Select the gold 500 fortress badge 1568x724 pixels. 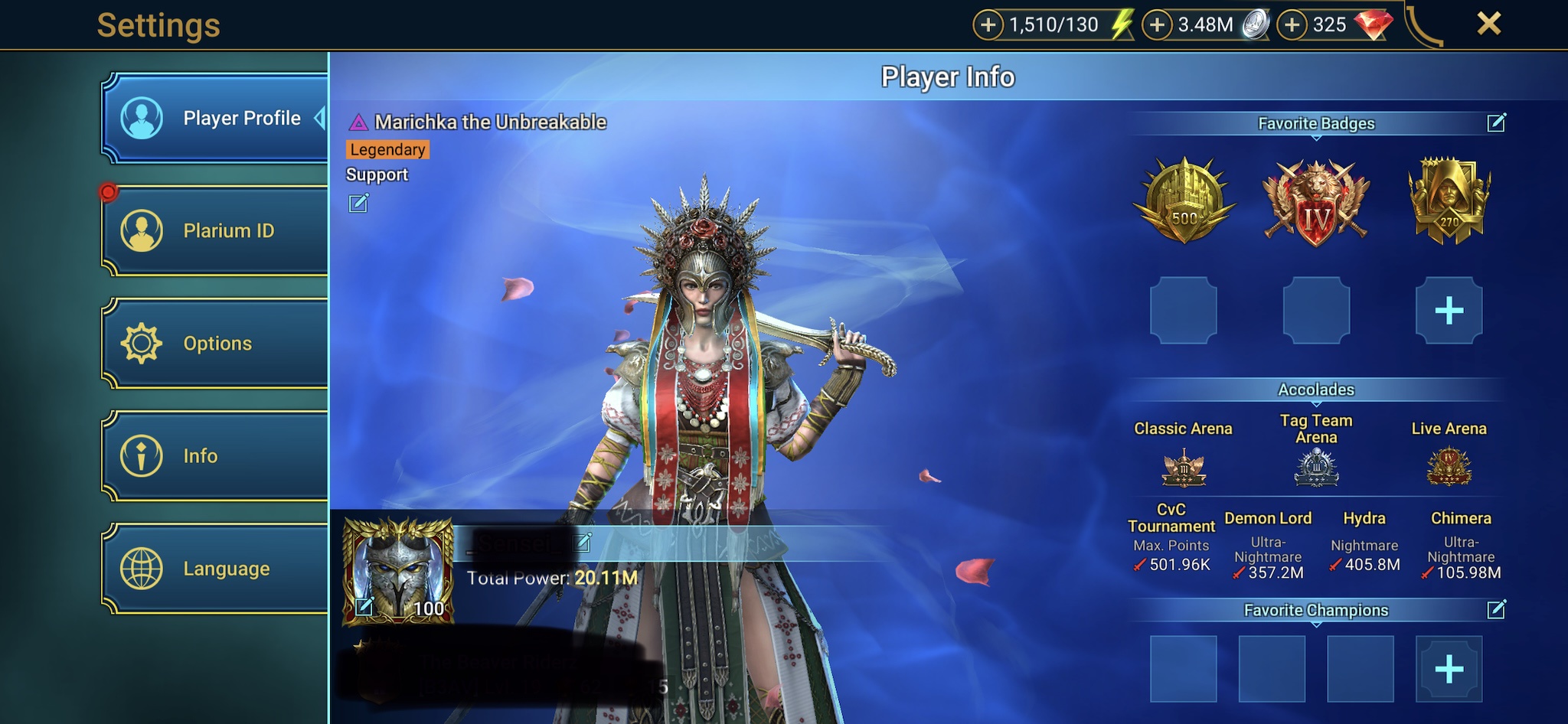click(1184, 201)
